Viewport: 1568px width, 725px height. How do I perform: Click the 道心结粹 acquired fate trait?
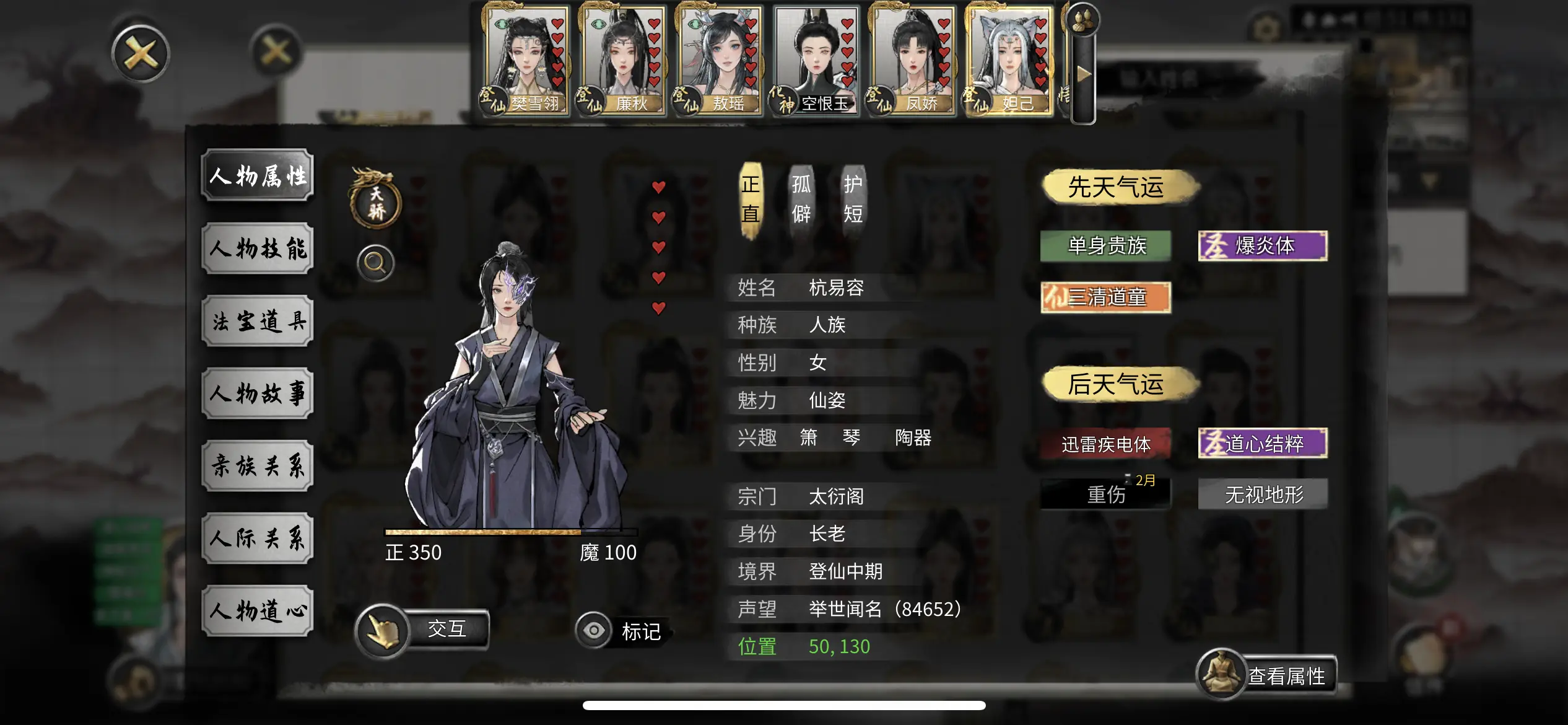pos(1263,444)
